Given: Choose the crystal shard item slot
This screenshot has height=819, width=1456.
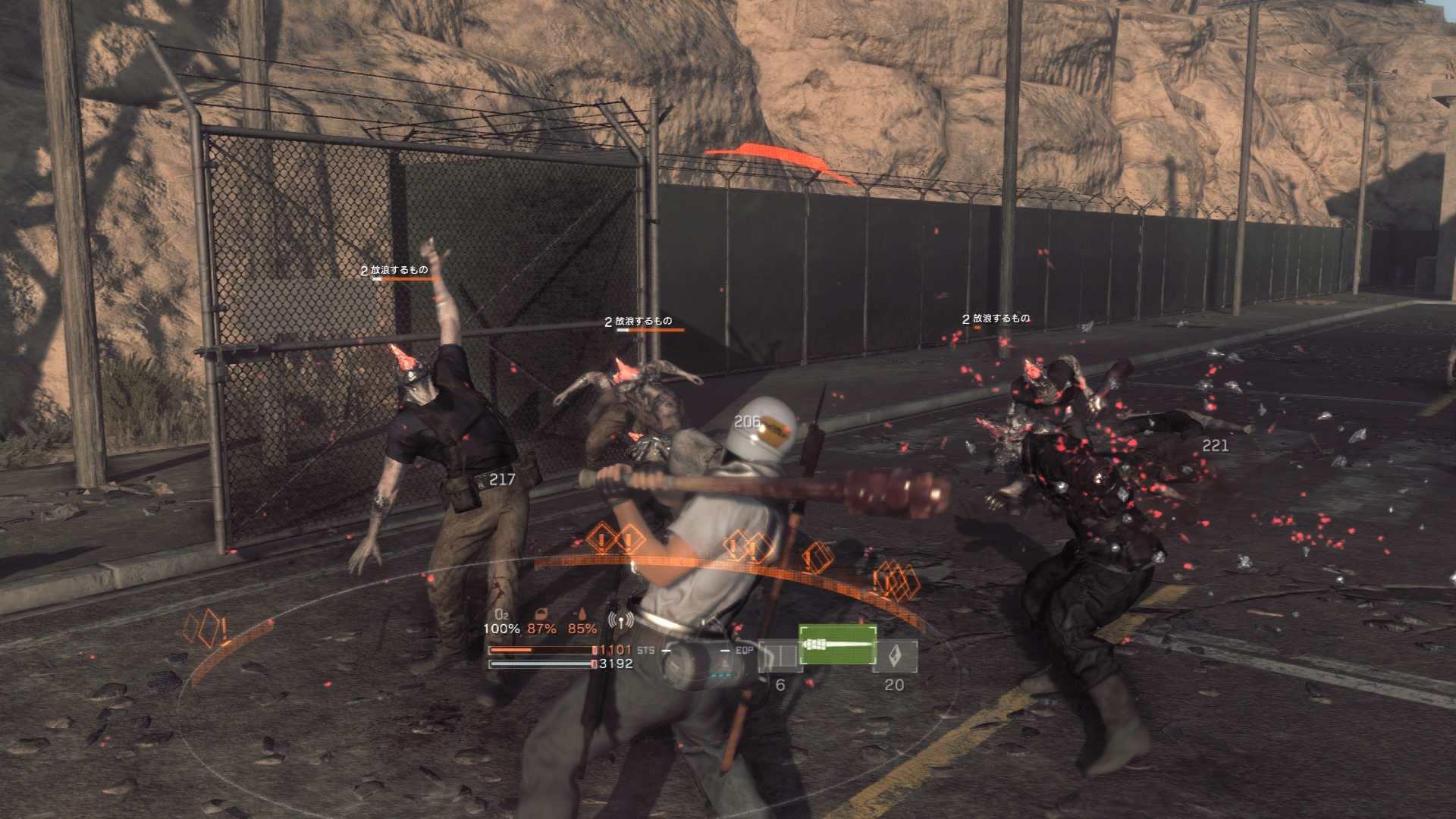Looking at the screenshot, I should click(x=896, y=656).
